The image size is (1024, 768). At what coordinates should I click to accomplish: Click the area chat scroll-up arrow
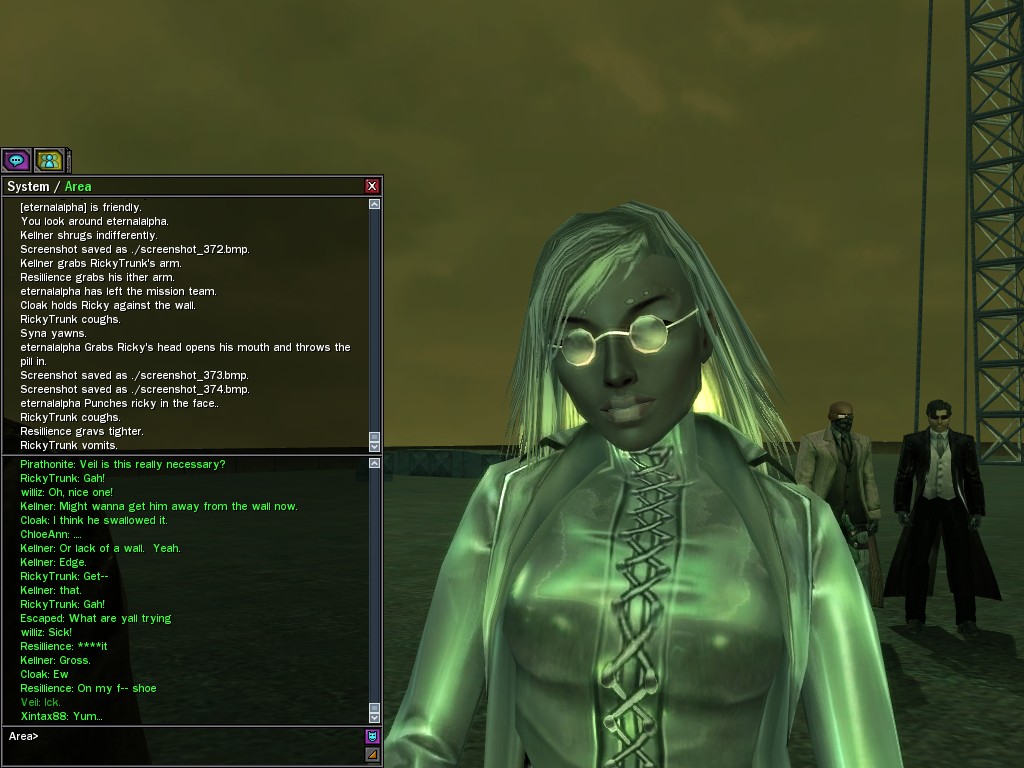pos(374,464)
